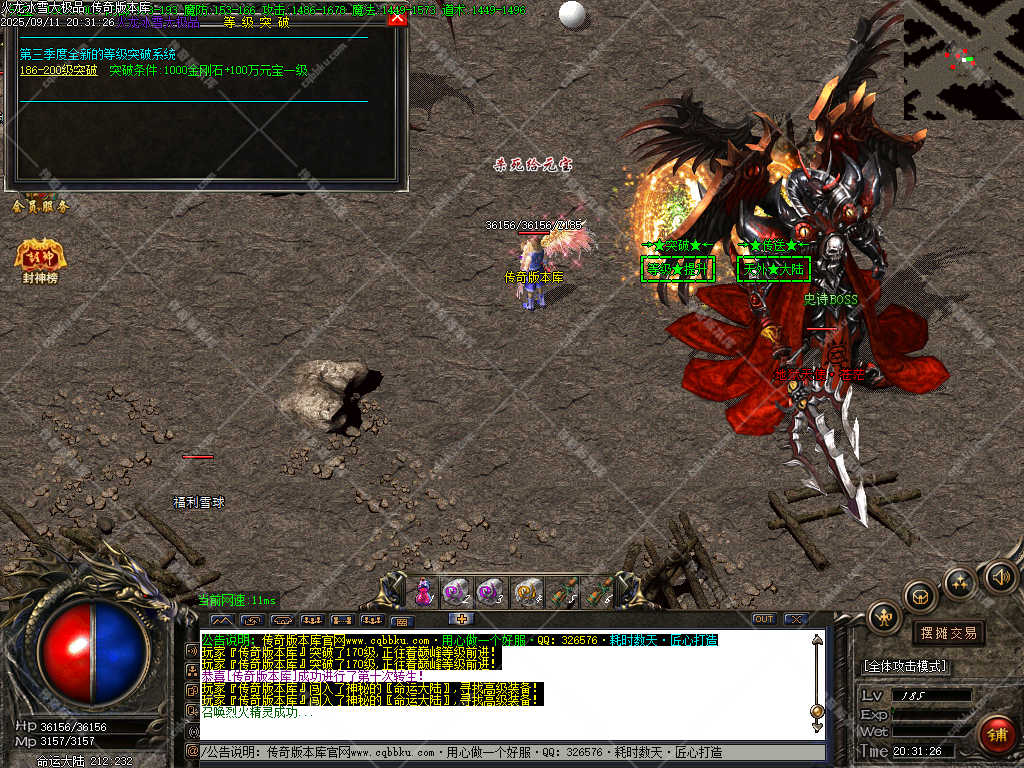Viewport: 1024px width, 768px height.
Task: Select the orange scroll in hotbar slot 4
Action: [x=527, y=592]
